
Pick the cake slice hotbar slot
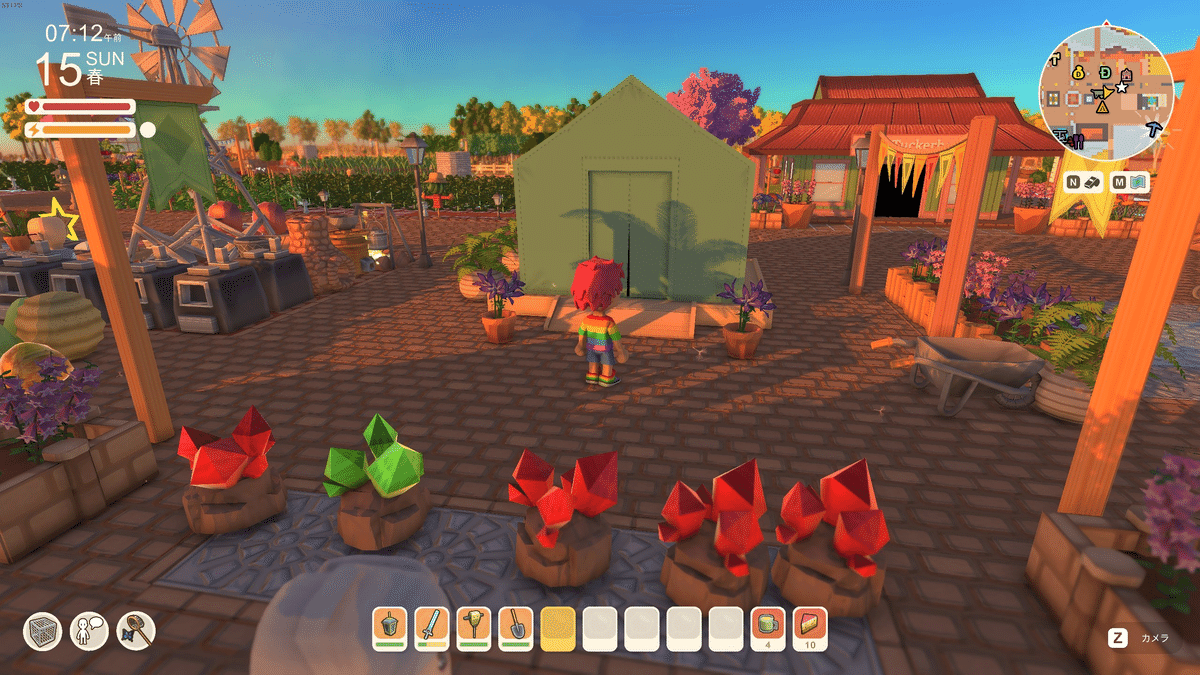pos(809,629)
